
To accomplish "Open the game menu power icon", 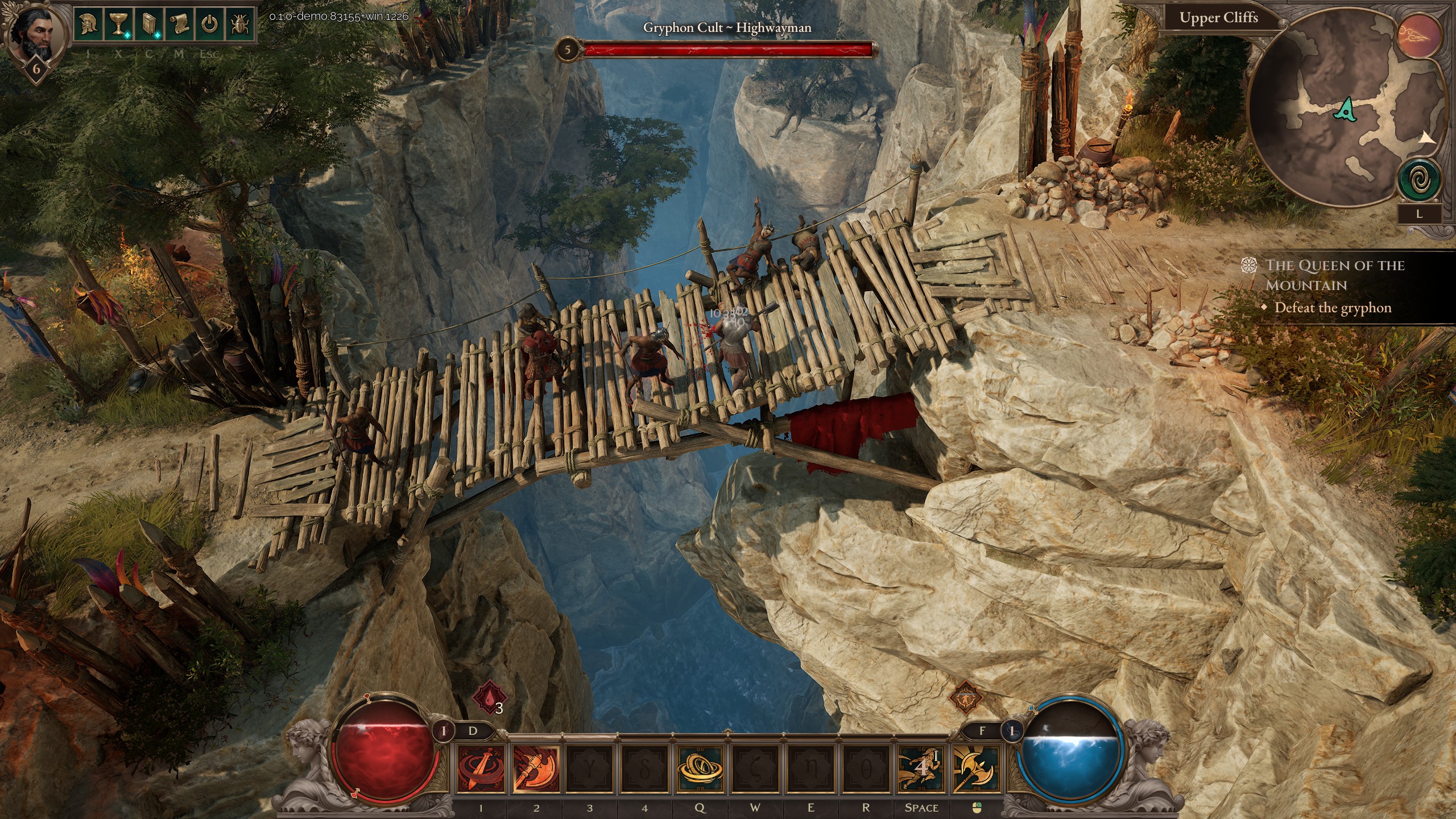I will (210, 26).
